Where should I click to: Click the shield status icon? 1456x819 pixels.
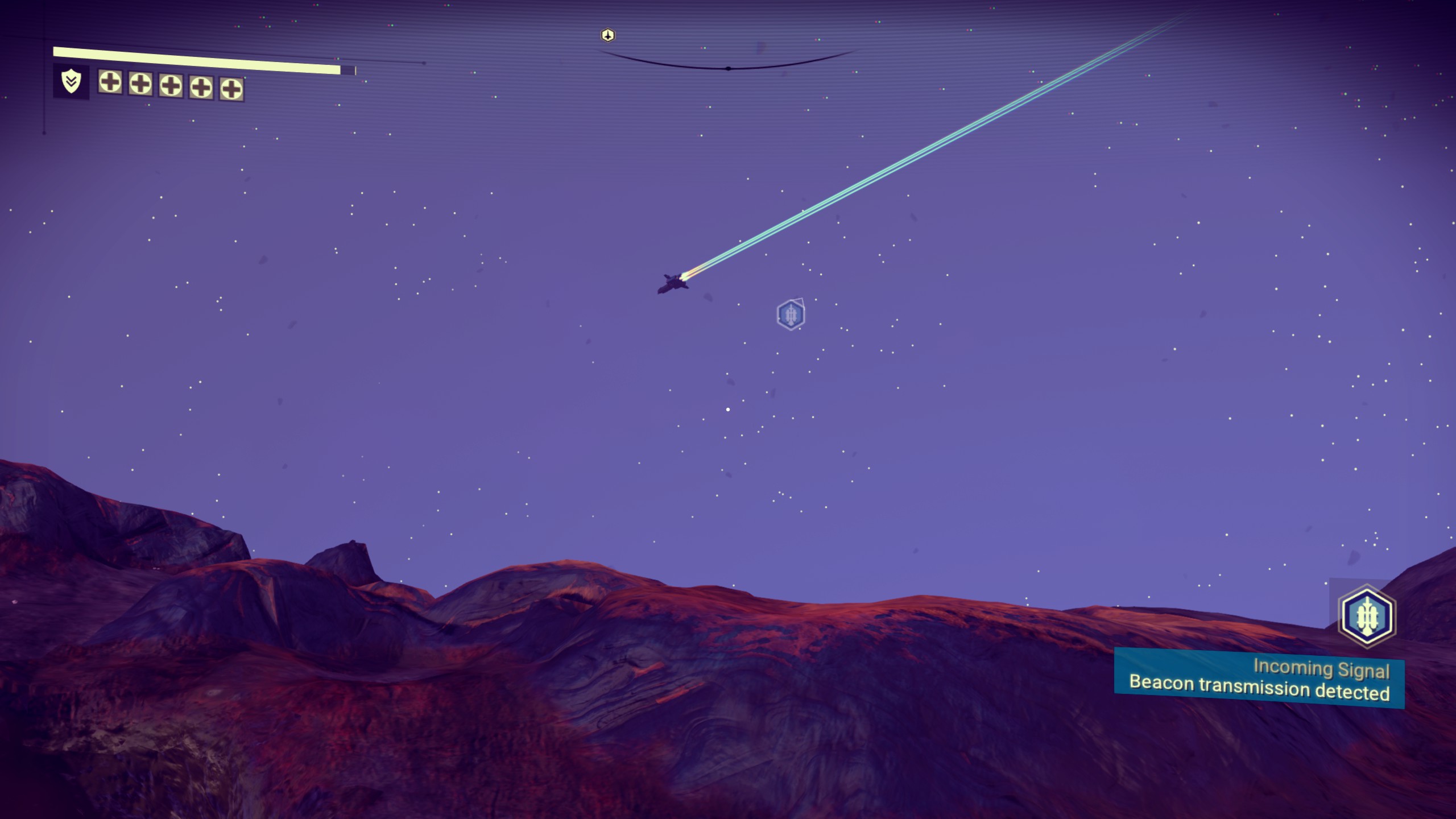pyautogui.click(x=71, y=82)
